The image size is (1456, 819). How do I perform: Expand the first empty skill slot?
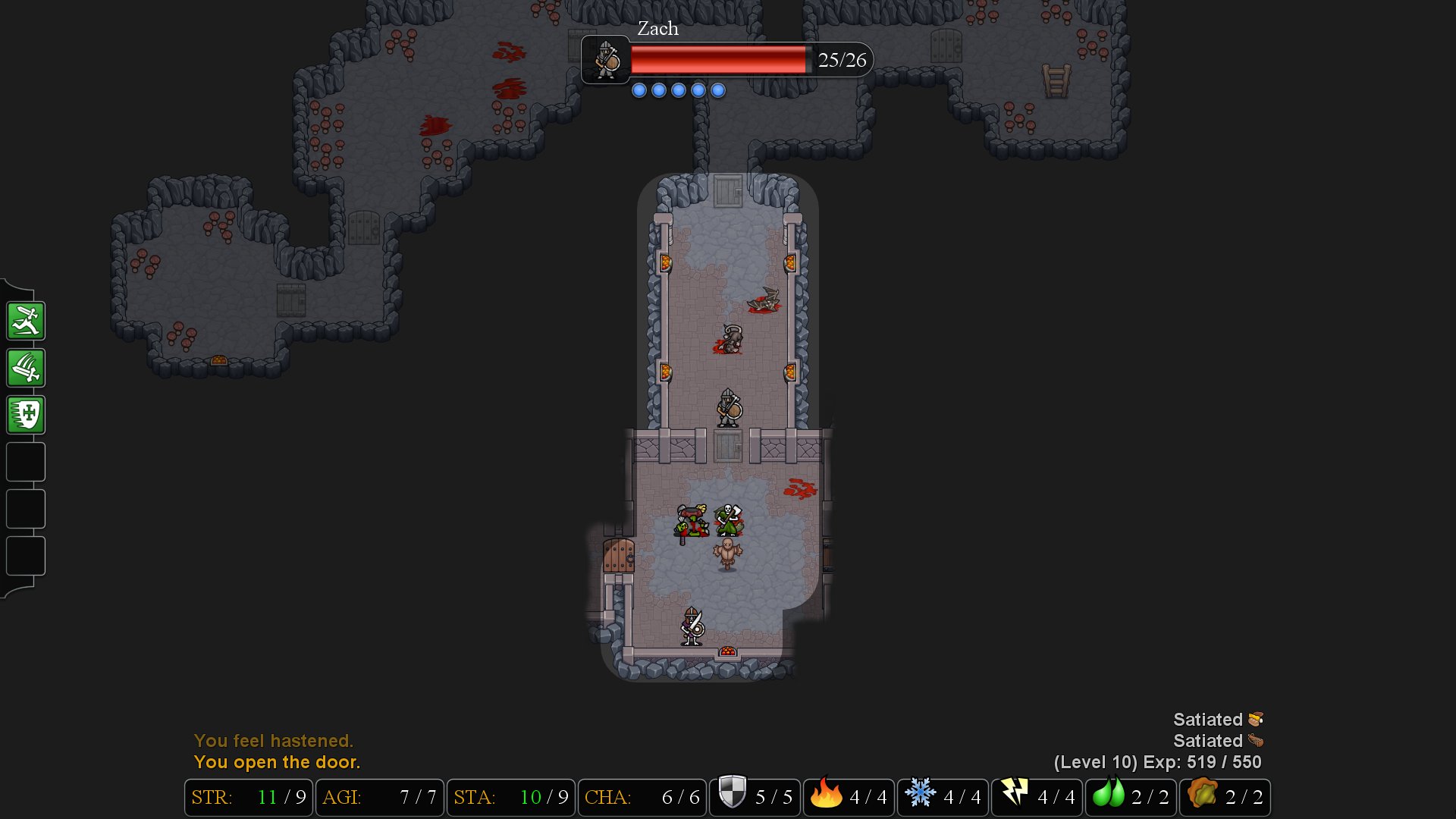(x=25, y=462)
